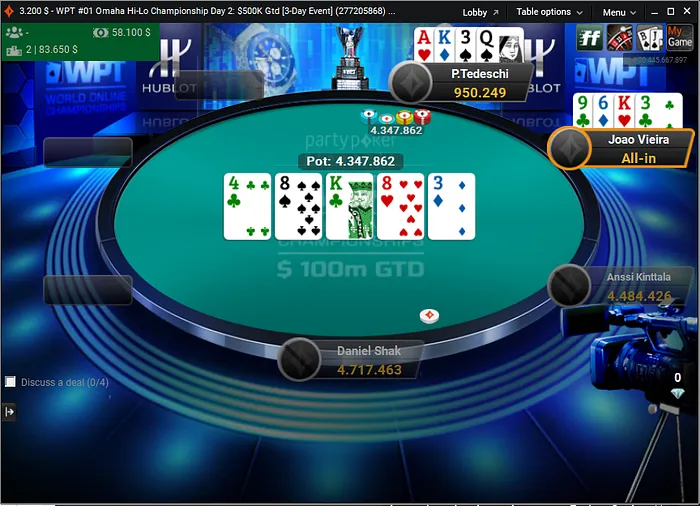700x506 pixels.
Task: Launch the fast forward poker icon
Action: tap(590, 38)
